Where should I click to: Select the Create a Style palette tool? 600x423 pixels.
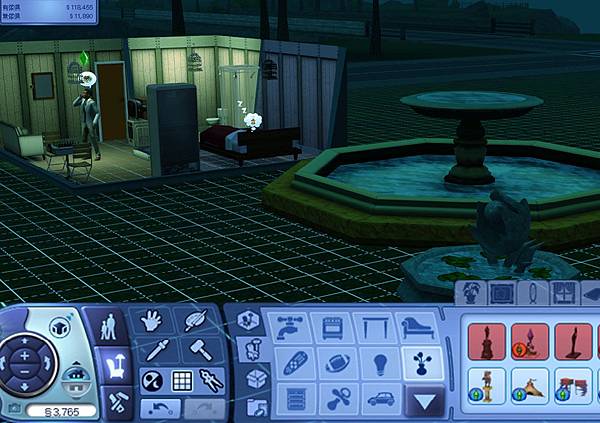click(x=193, y=320)
